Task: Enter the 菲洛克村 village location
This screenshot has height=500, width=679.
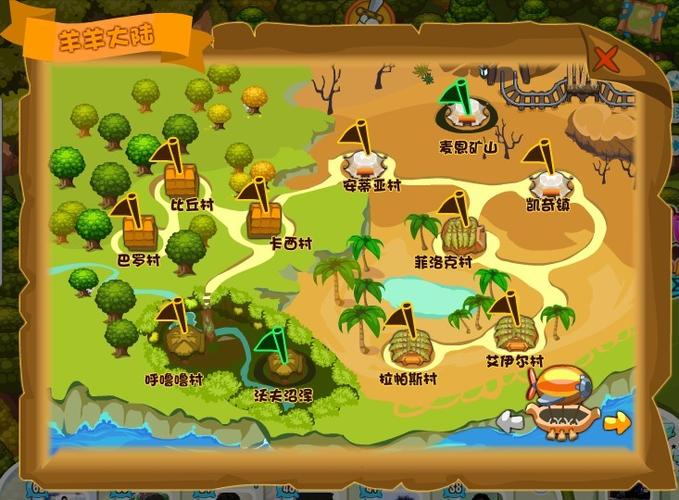Action: click(462, 234)
